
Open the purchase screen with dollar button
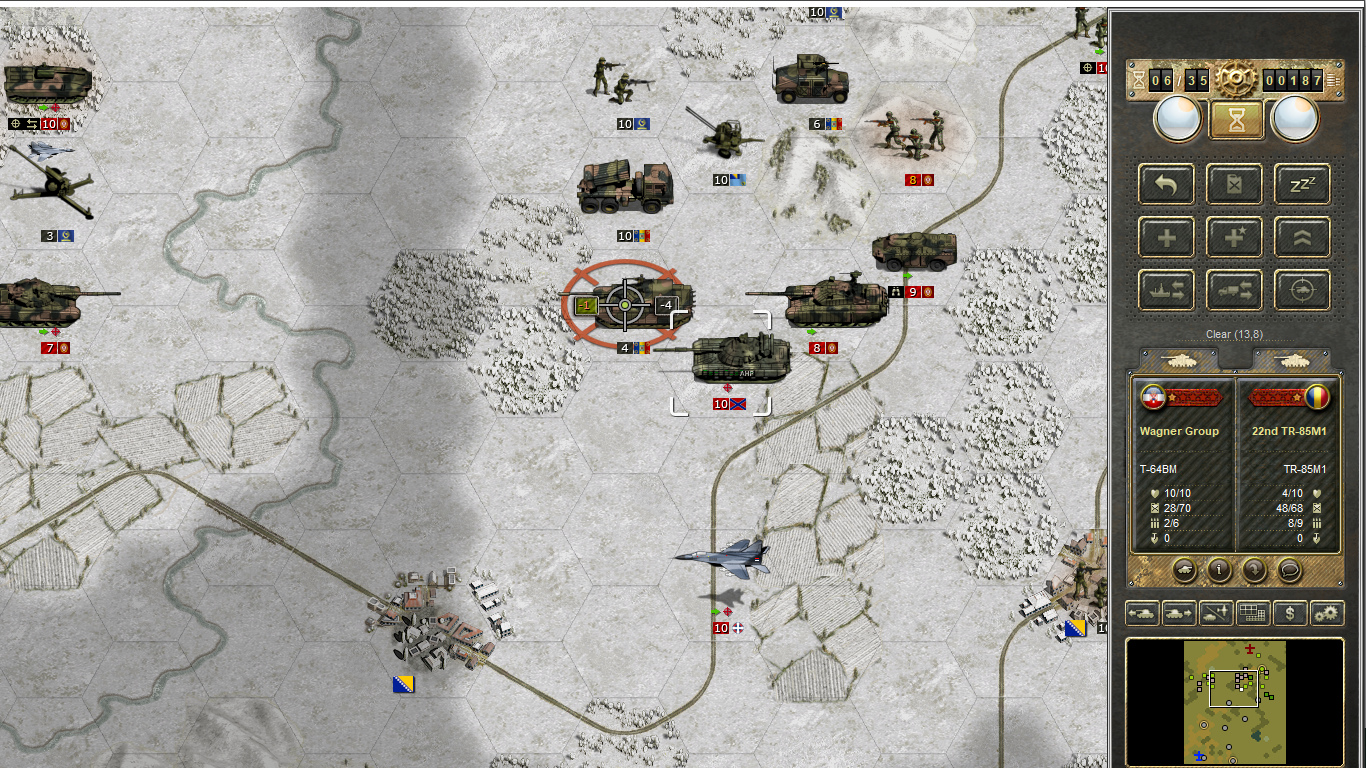pyautogui.click(x=1290, y=613)
